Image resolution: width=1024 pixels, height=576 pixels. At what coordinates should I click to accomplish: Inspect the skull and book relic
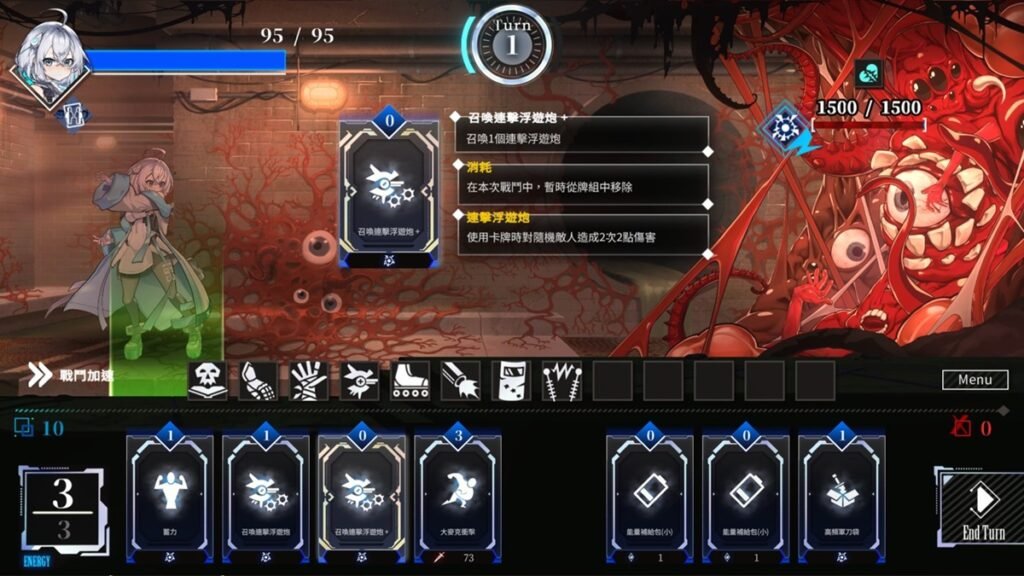[x=207, y=381]
